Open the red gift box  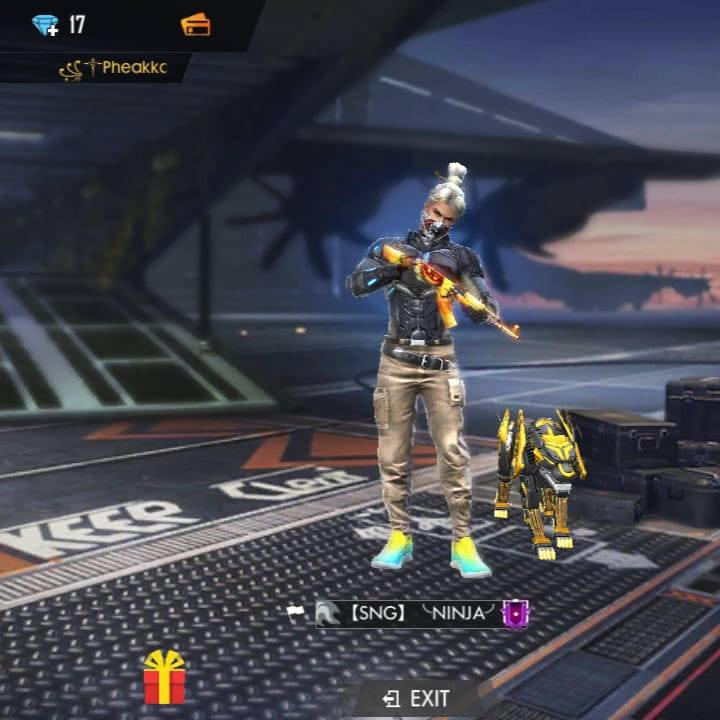tap(164, 678)
